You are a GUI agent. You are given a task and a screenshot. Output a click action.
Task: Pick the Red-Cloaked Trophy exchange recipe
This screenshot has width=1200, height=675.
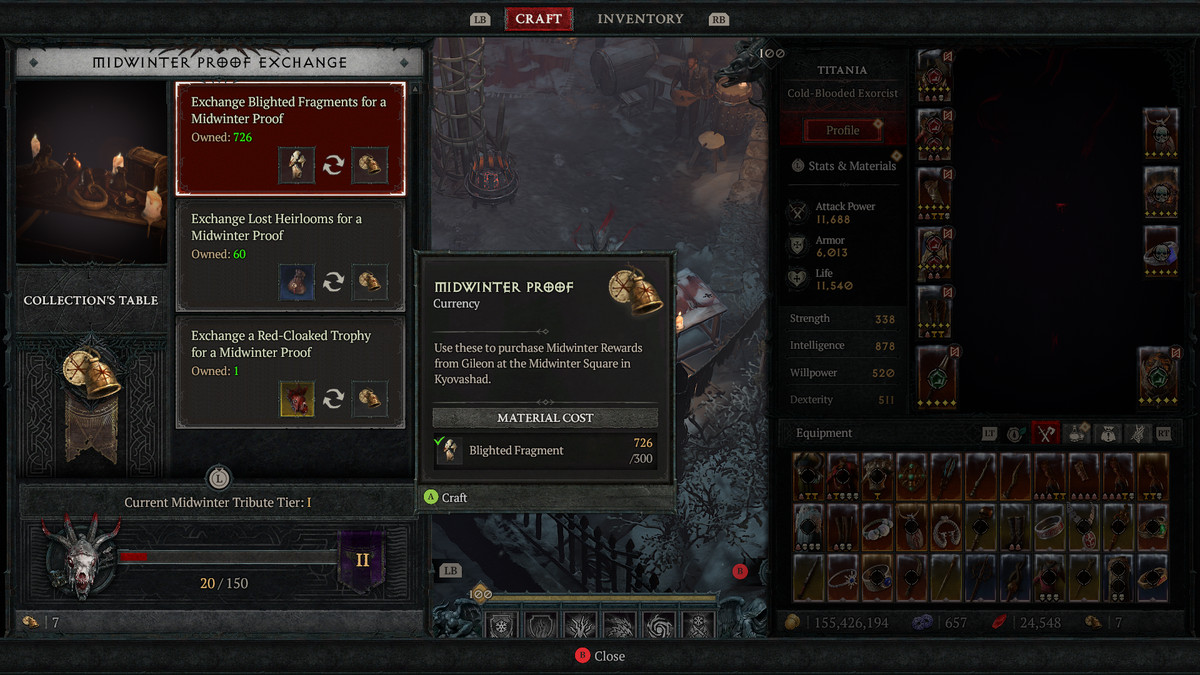click(x=290, y=372)
